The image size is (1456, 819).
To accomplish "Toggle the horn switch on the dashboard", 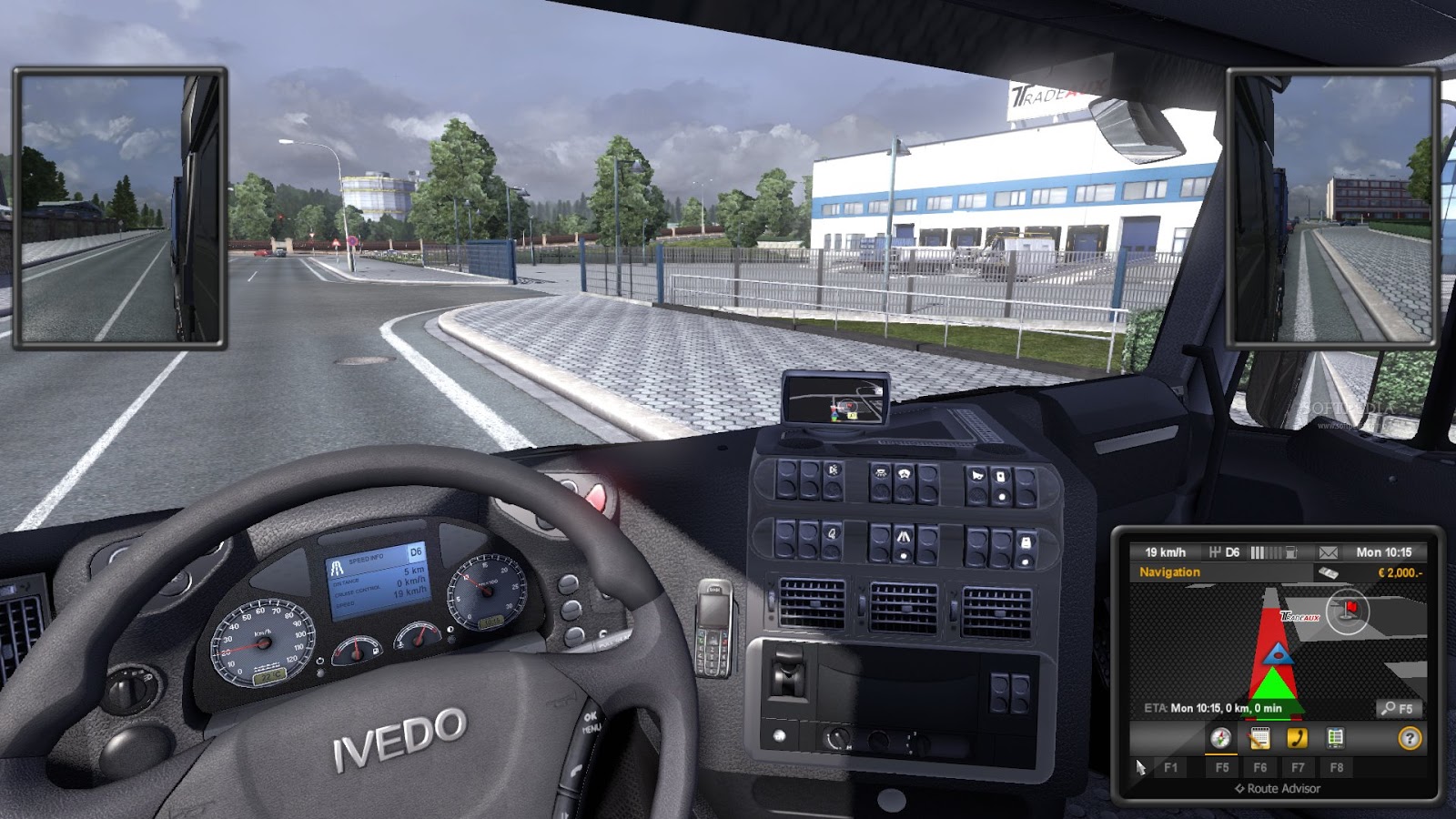I will (976, 475).
